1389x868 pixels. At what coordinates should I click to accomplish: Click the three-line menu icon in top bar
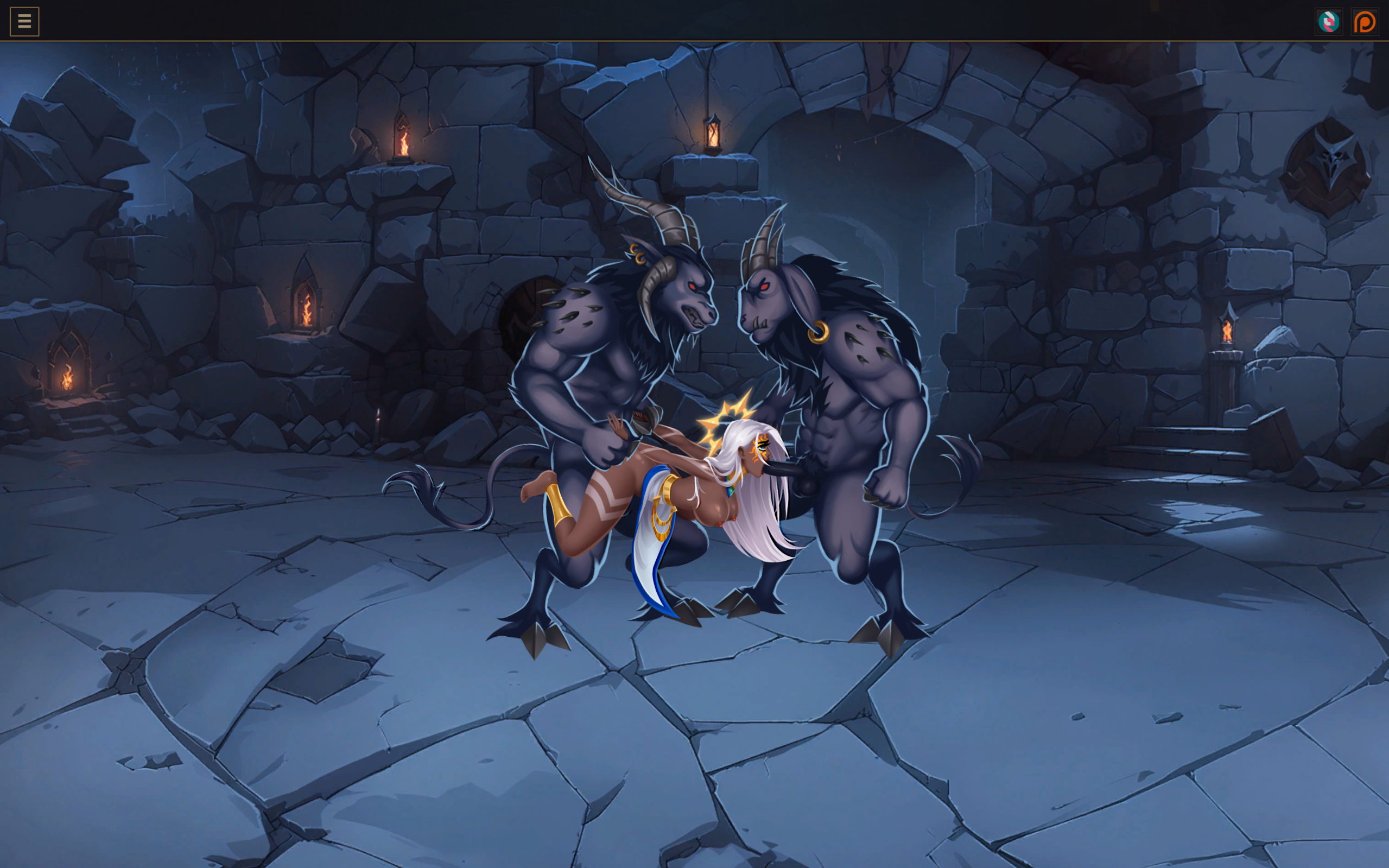click(x=23, y=22)
